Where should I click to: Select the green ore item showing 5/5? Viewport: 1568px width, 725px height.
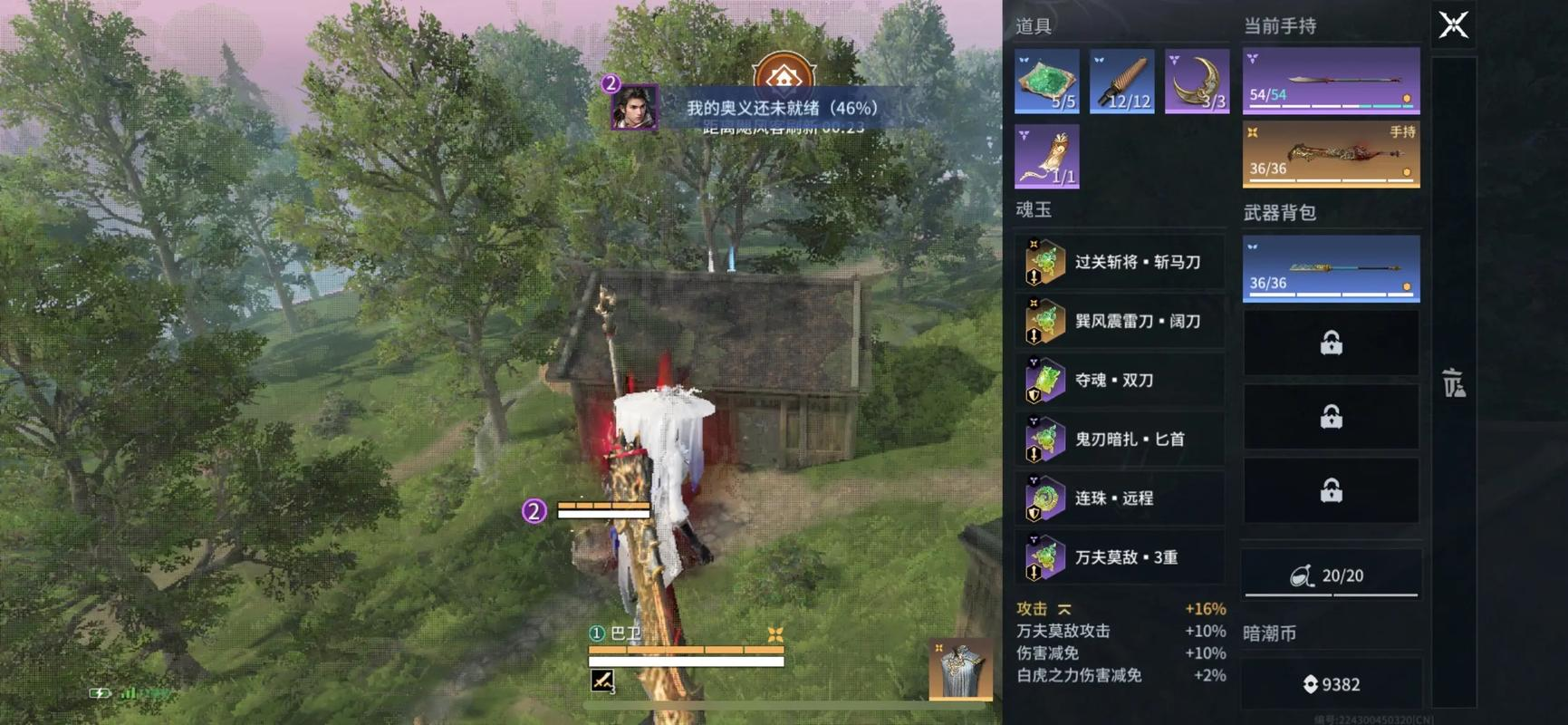(x=1047, y=80)
